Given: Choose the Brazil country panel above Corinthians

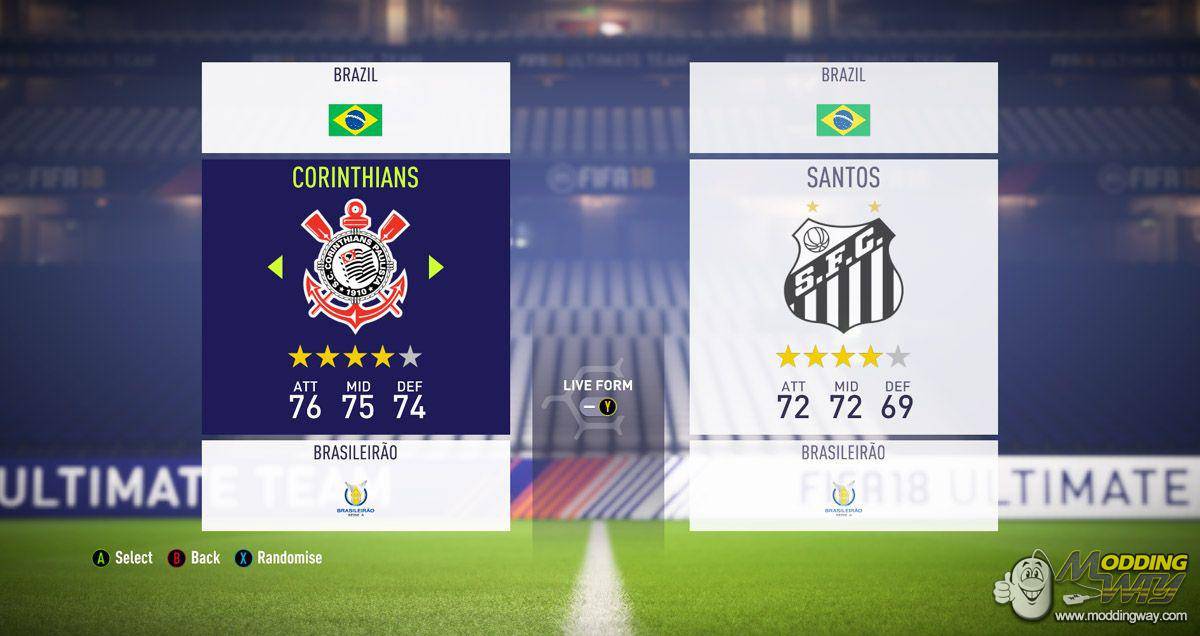Looking at the screenshot, I should coord(355,107).
